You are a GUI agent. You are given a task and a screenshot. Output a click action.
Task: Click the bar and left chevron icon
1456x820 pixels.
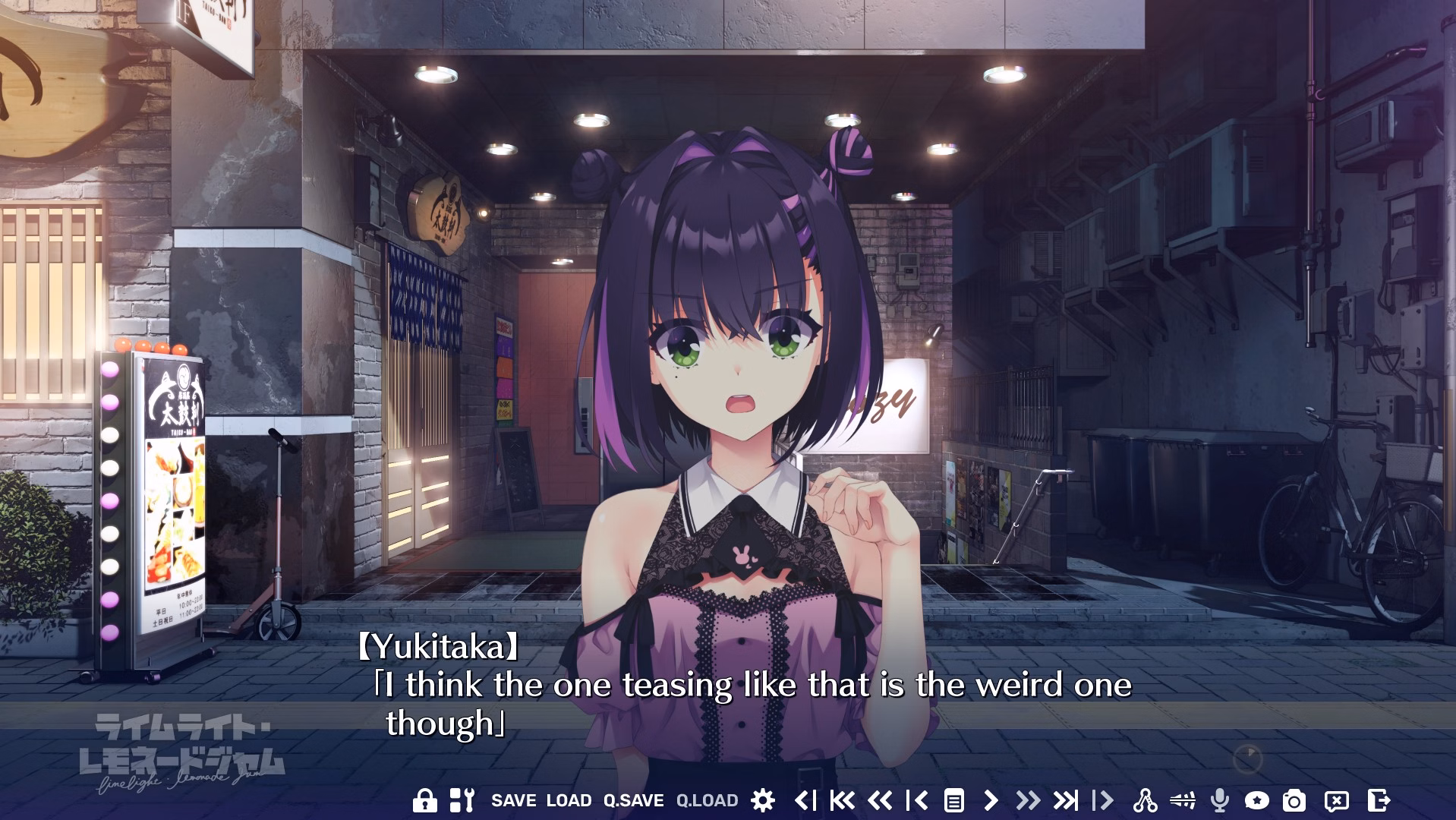(917, 800)
